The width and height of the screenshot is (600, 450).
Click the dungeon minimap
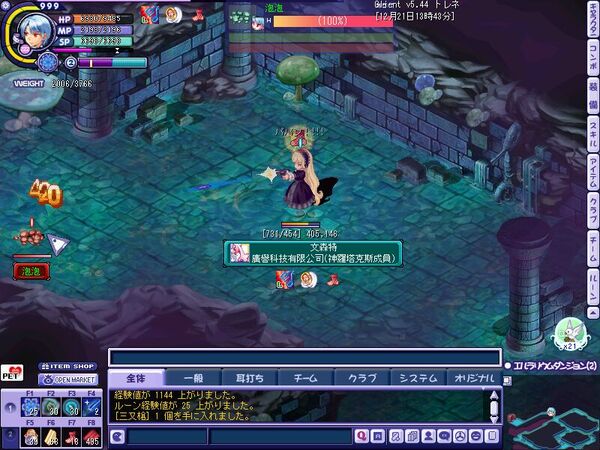coord(552,420)
